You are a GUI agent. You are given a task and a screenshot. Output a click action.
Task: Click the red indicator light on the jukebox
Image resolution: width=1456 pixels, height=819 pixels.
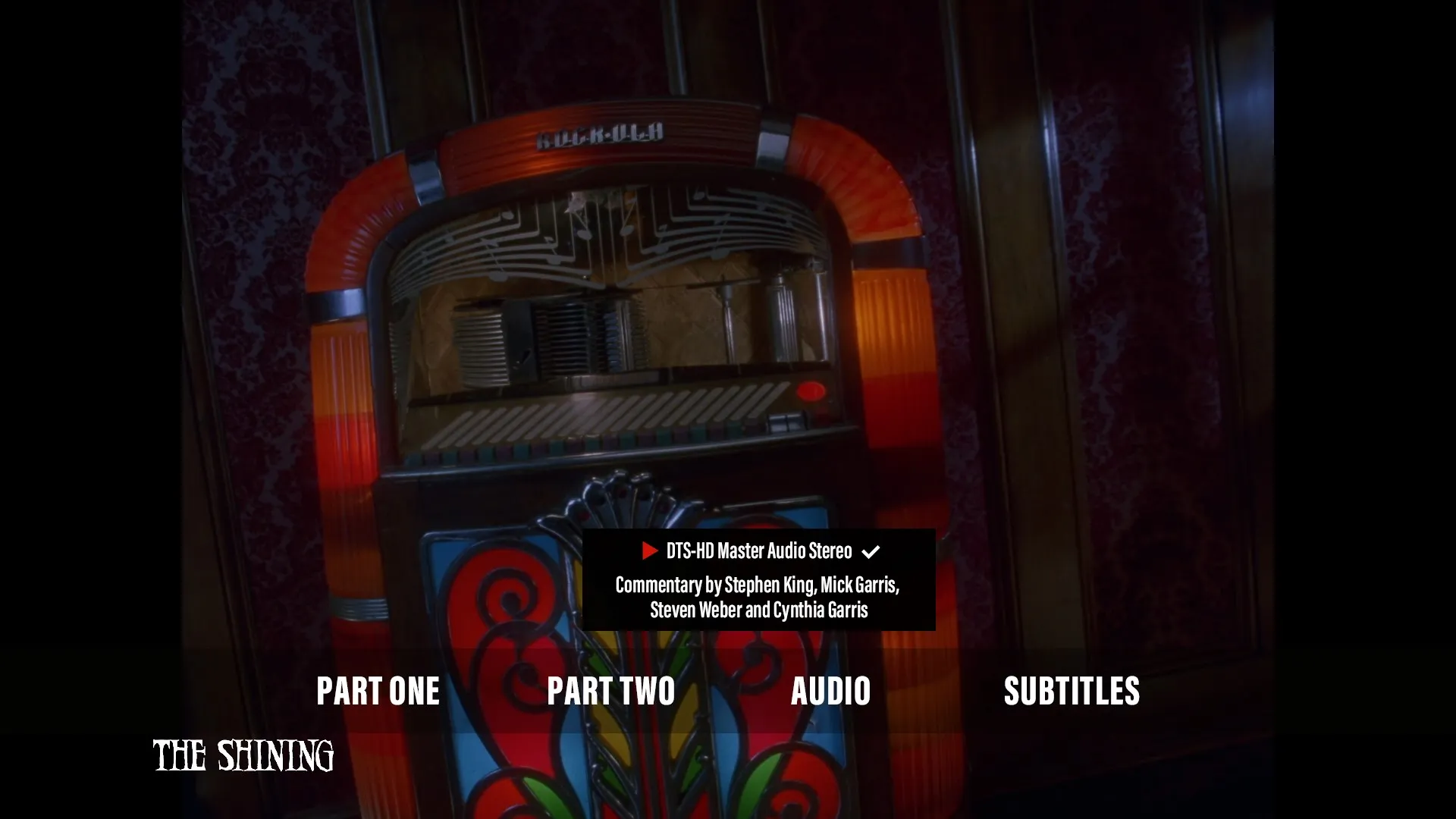coord(811,391)
